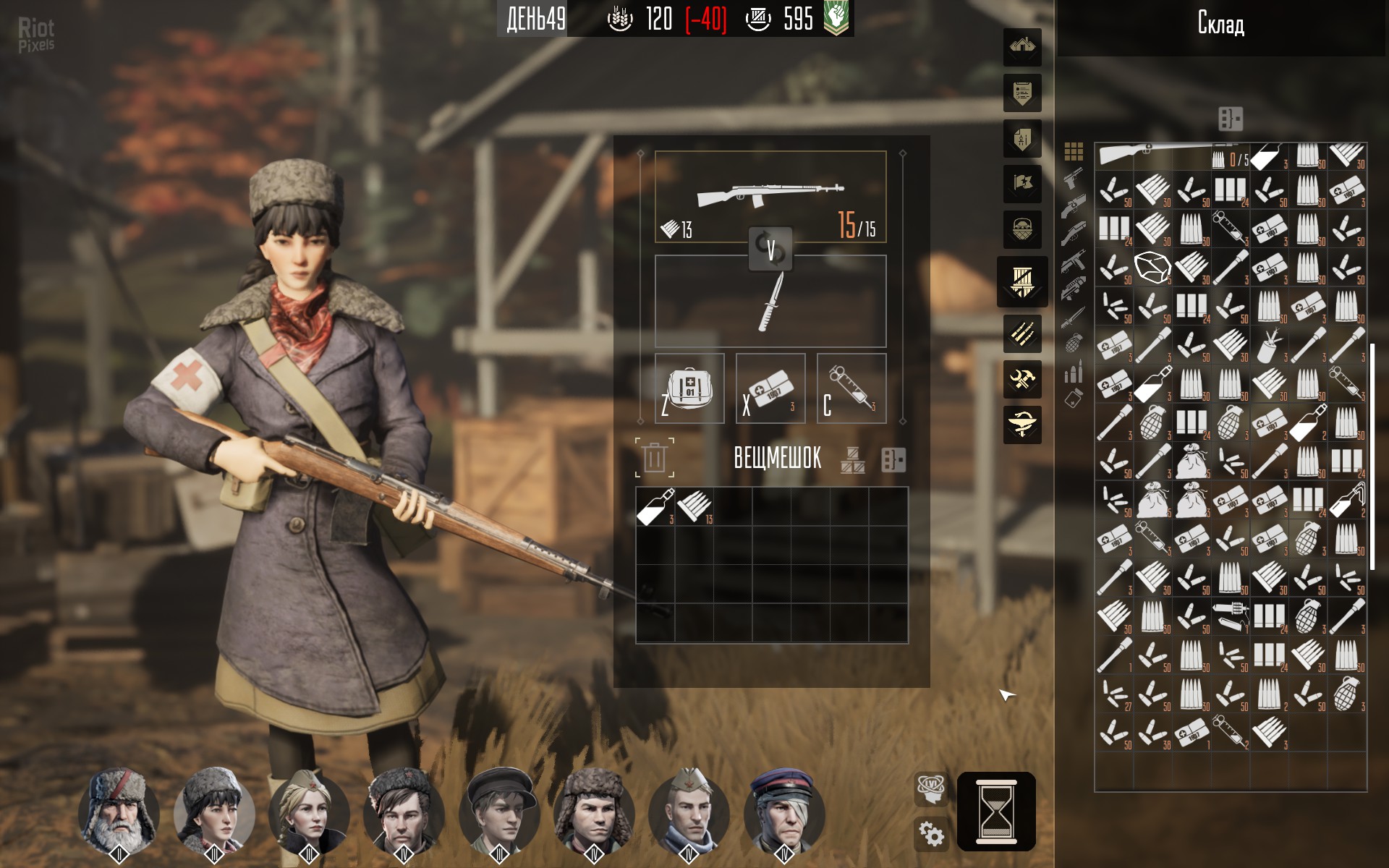The width and height of the screenshot is (1389, 868).
Task: Select the syringe quick slot
Action: tap(851, 388)
